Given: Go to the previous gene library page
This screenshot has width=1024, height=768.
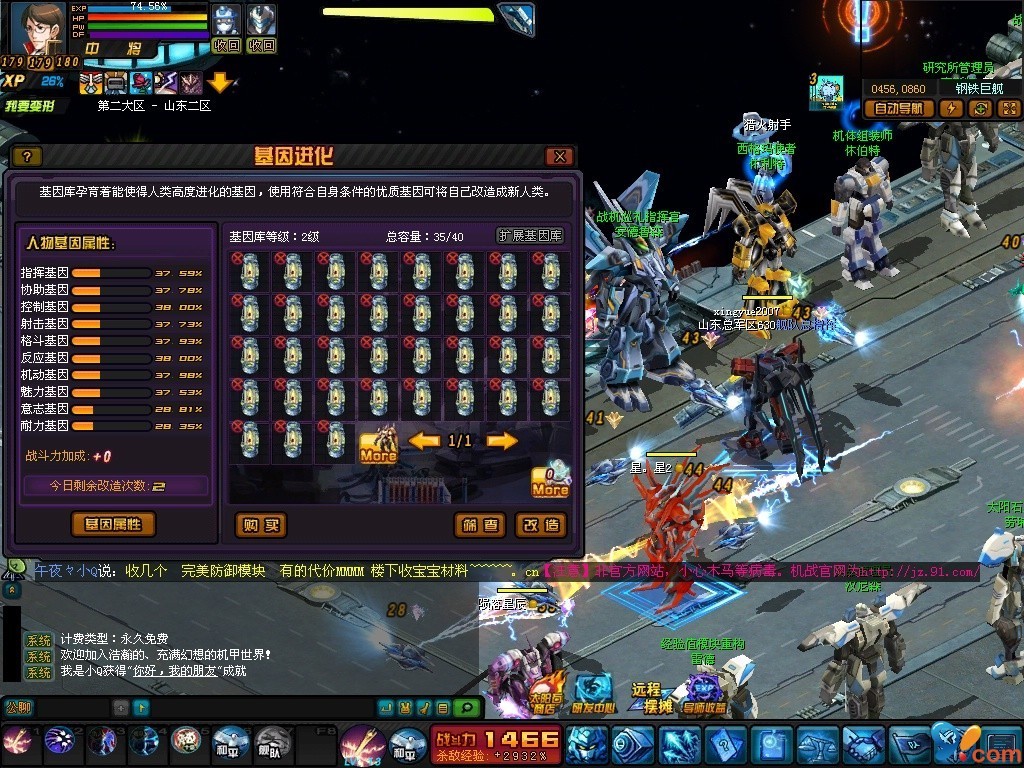Looking at the screenshot, I should pyautogui.click(x=424, y=441).
